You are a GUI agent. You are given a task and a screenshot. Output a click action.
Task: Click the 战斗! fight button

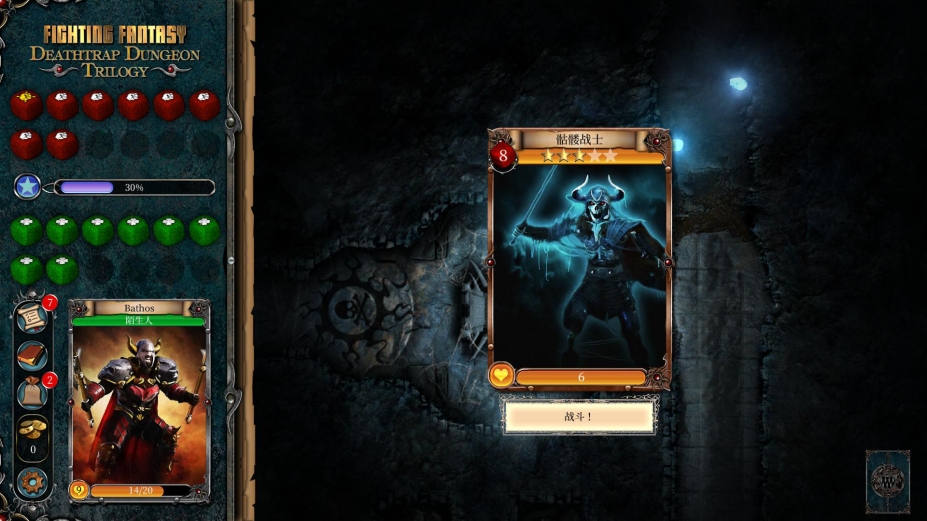coord(579,416)
